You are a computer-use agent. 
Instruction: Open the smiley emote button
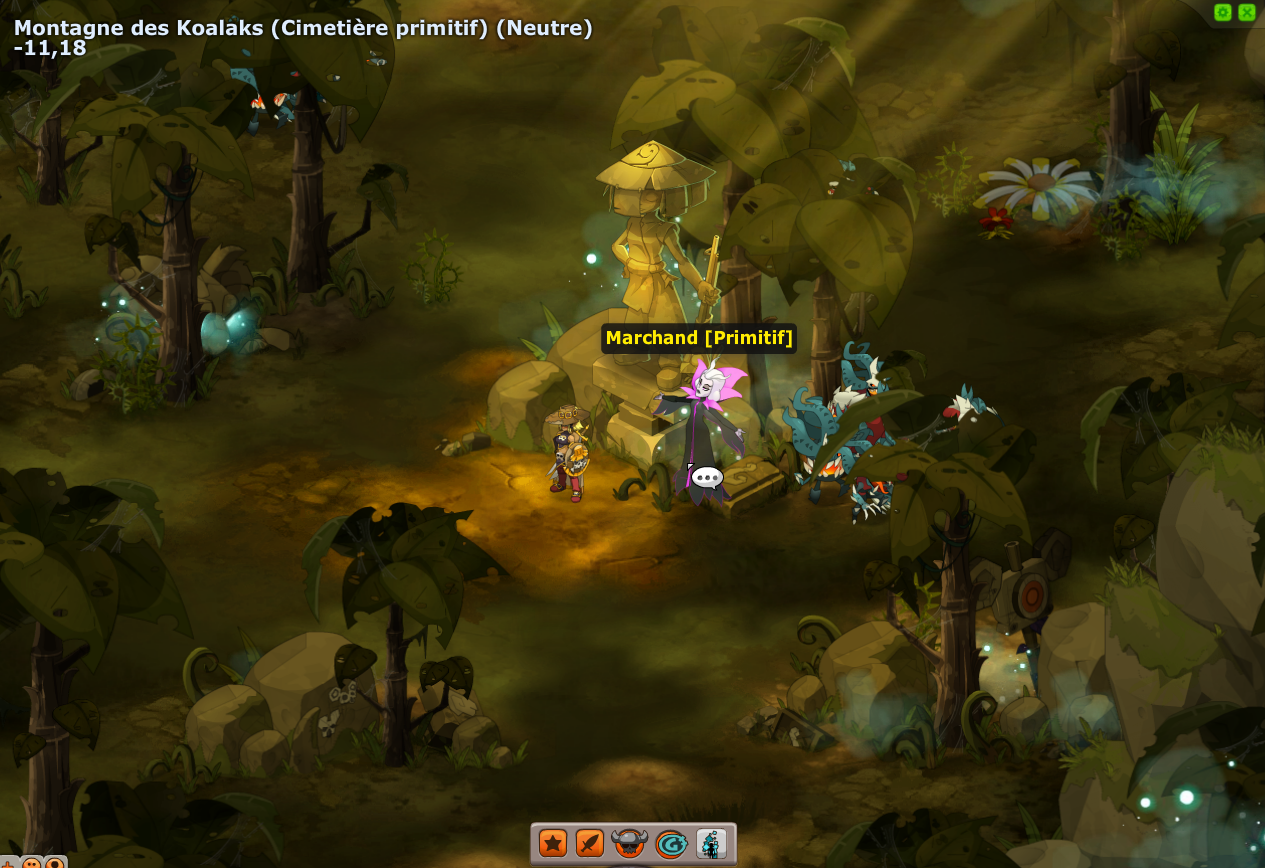(x=32, y=863)
